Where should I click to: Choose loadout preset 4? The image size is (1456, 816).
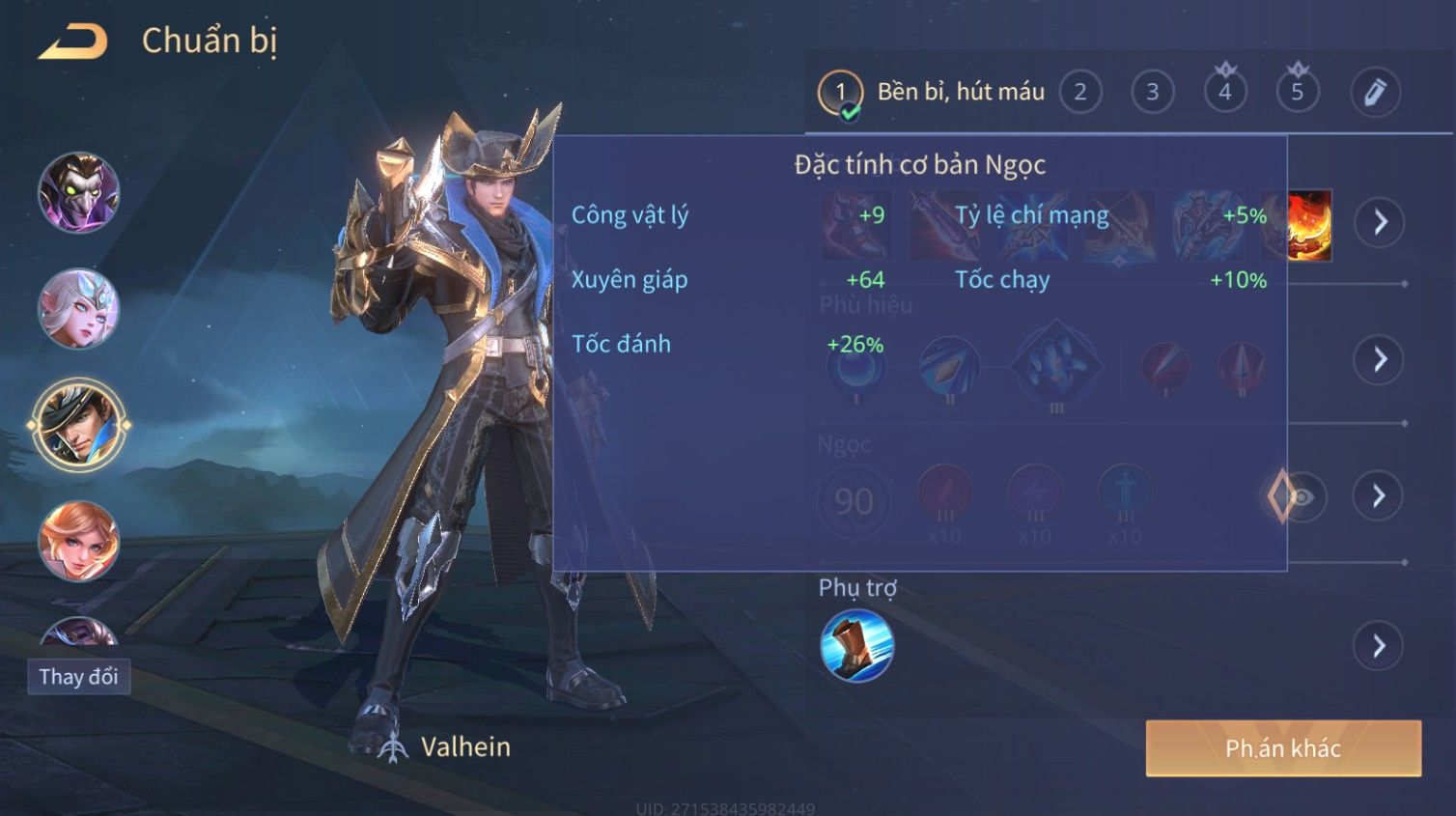1225,93
